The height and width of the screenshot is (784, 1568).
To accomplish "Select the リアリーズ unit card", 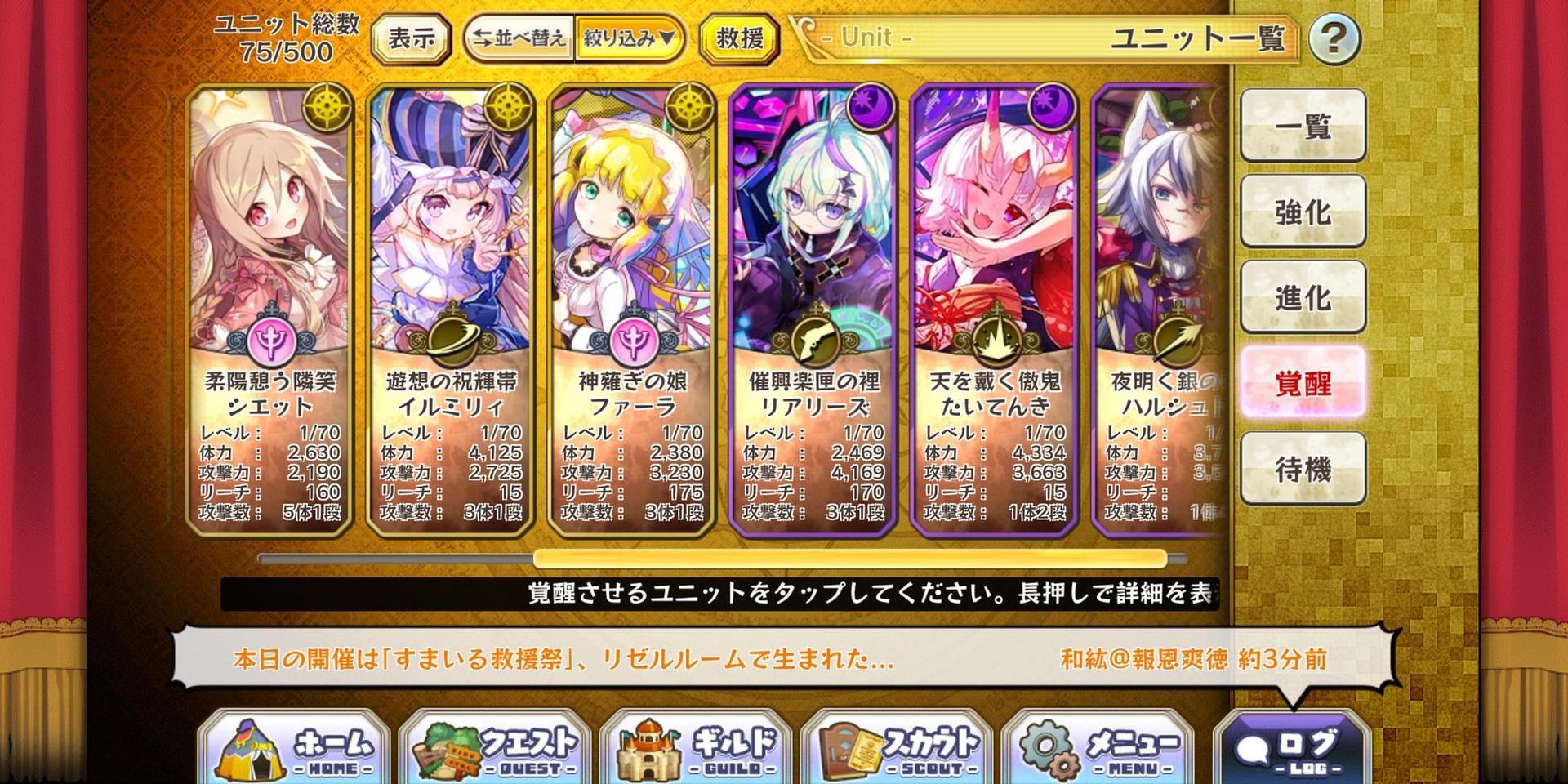I will [x=813, y=310].
